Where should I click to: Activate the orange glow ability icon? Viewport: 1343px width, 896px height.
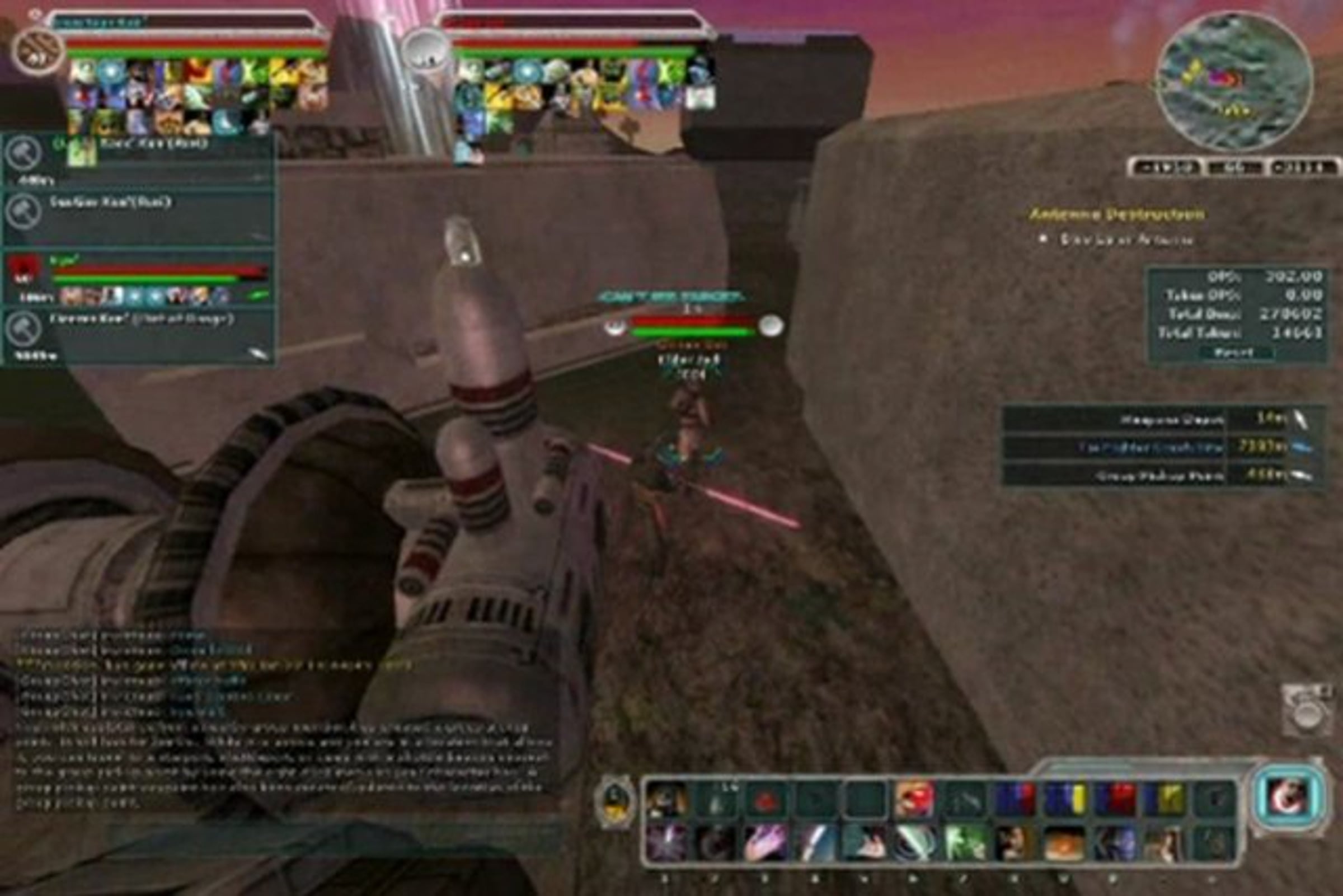pos(1064,843)
